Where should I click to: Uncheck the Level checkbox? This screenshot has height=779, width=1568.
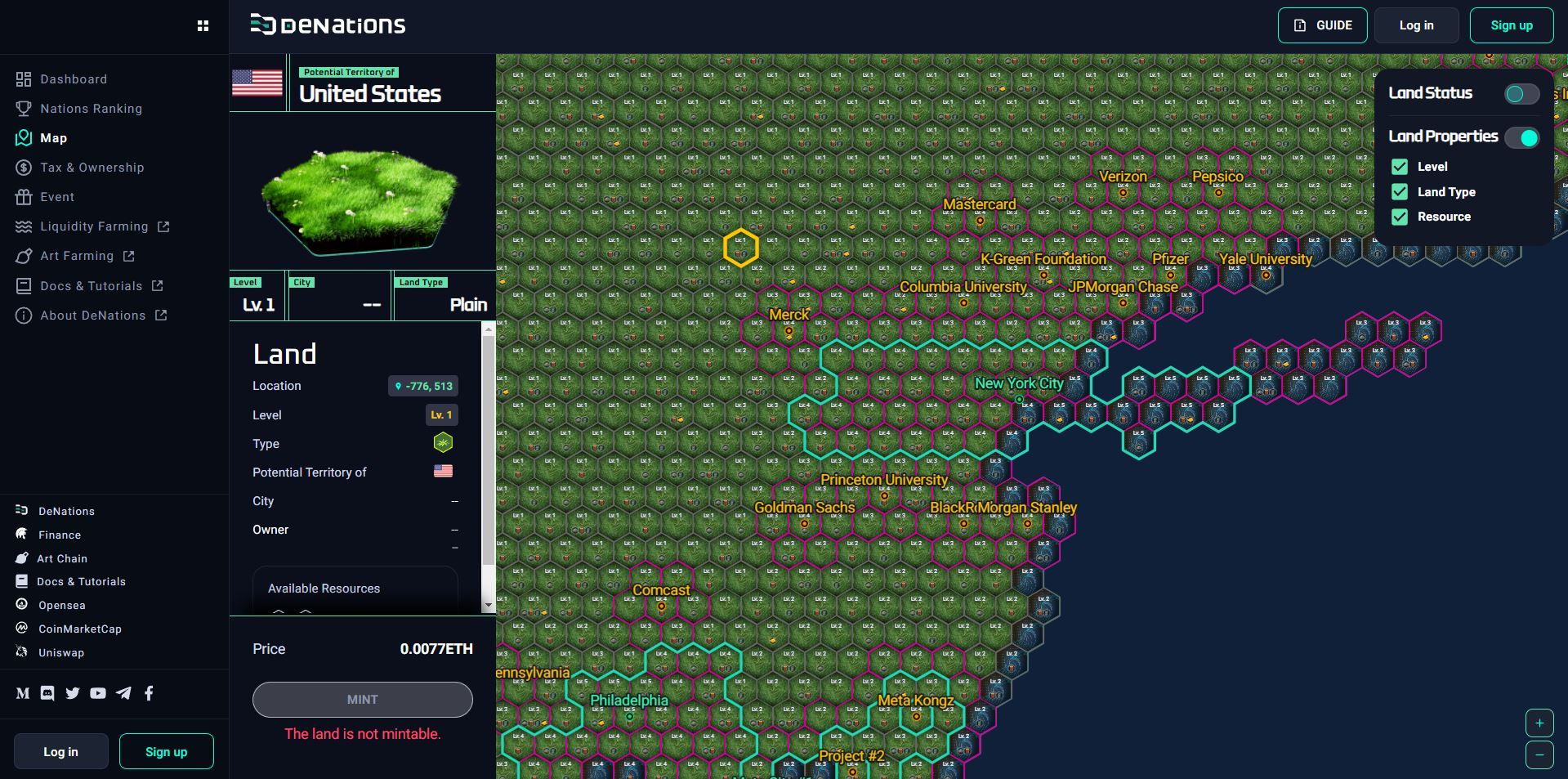1400,167
